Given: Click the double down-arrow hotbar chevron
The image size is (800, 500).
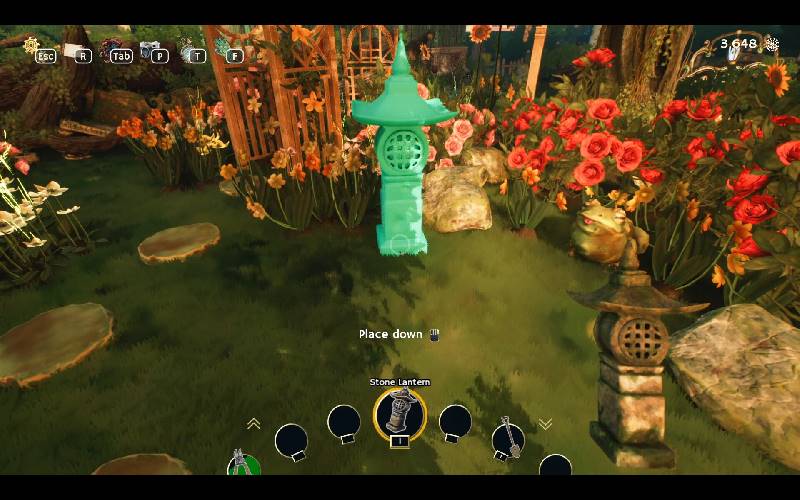Looking at the screenshot, I should (x=545, y=424).
